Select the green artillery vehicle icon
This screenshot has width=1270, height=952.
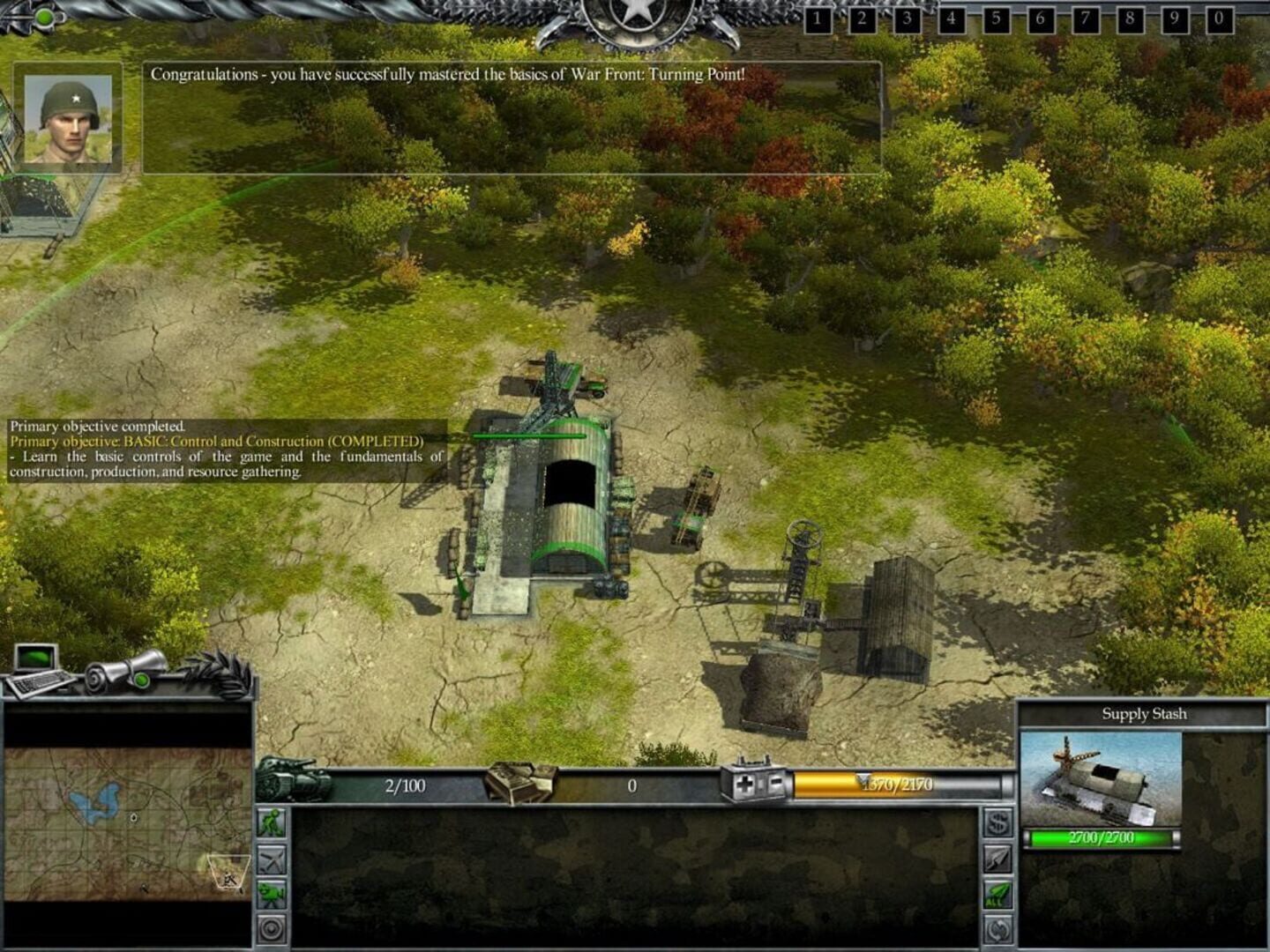coord(273,893)
